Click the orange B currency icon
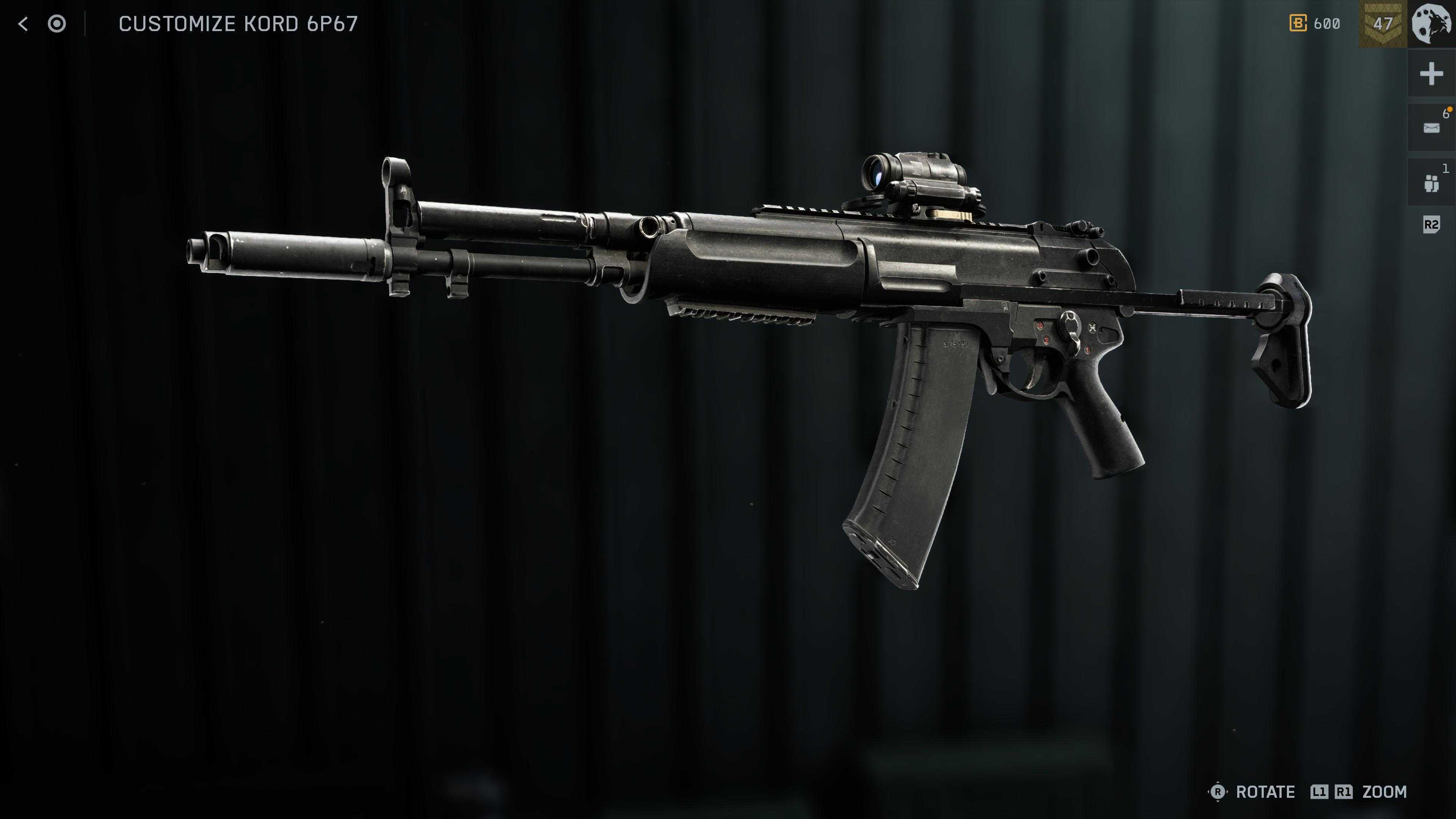 1298,24
